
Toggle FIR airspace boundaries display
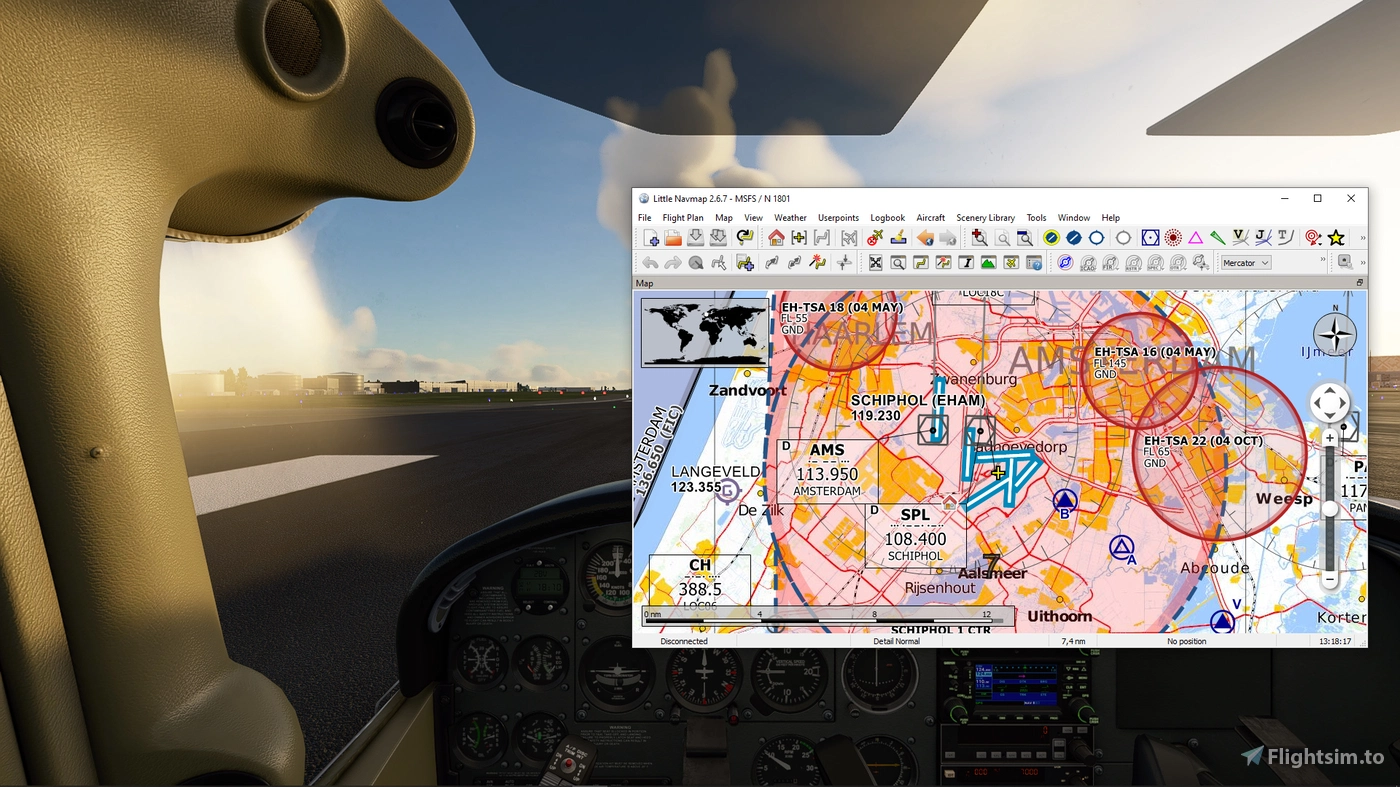click(x=1110, y=262)
